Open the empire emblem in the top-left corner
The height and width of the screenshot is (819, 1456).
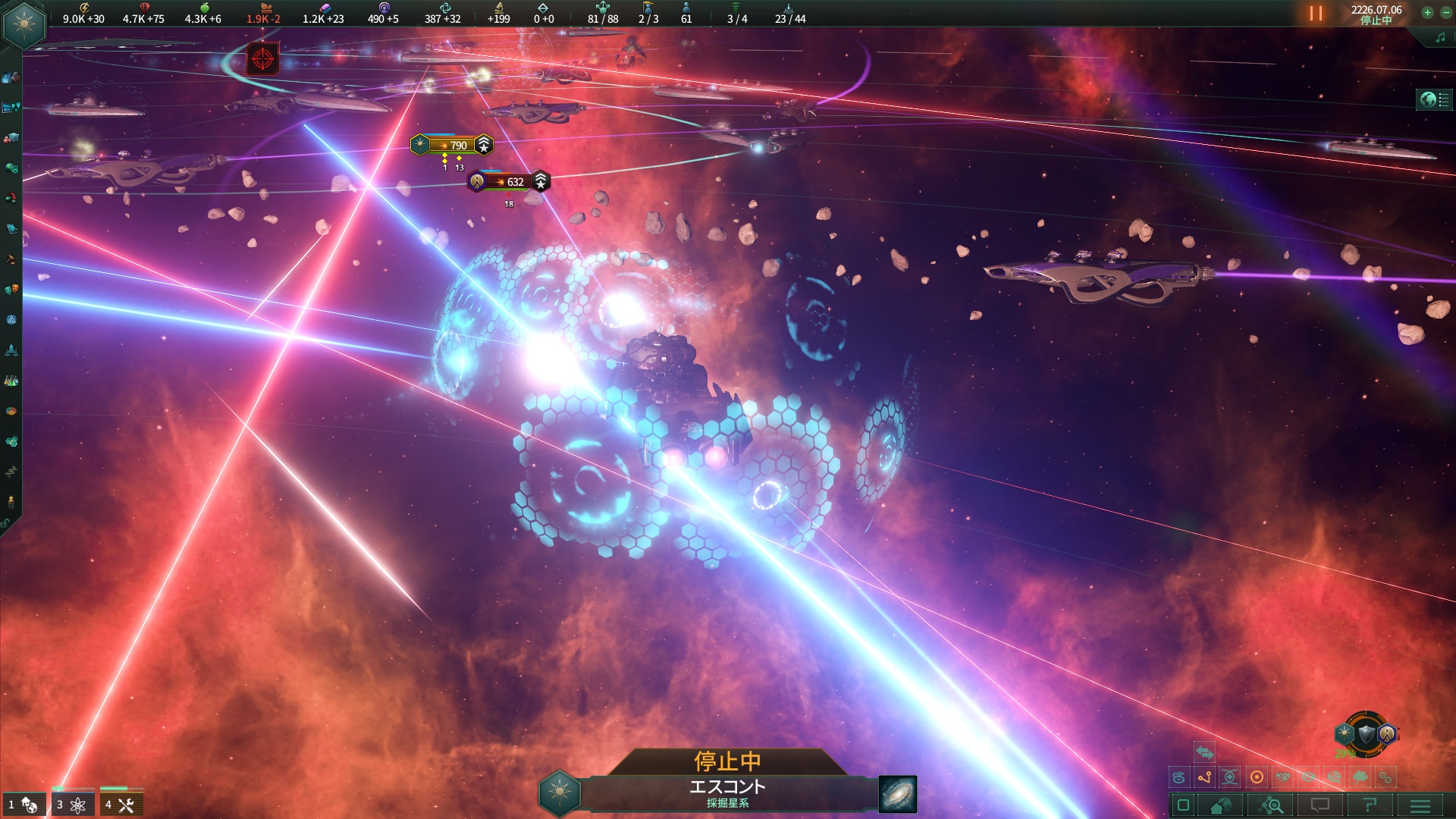pyautogui.click(x=24, y=24)
